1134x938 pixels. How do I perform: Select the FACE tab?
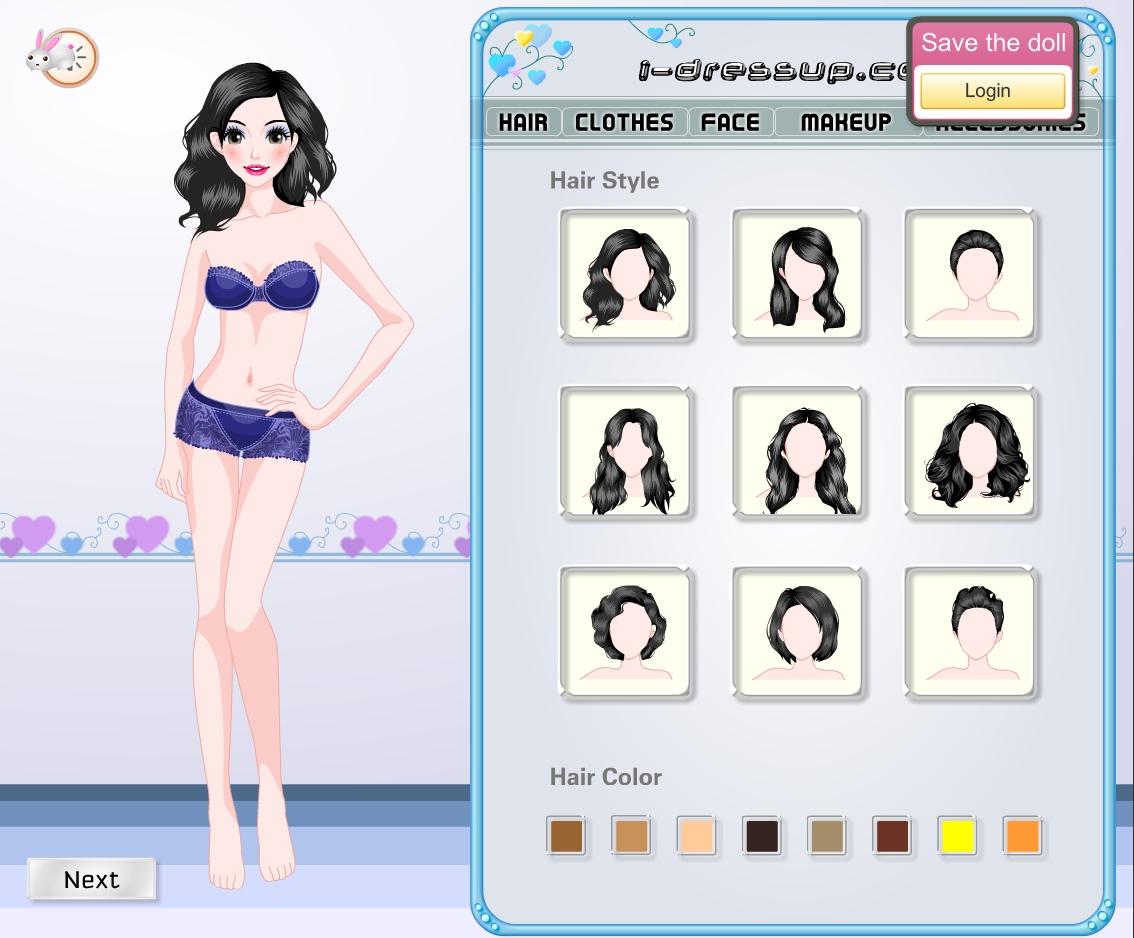click(730, 122)
